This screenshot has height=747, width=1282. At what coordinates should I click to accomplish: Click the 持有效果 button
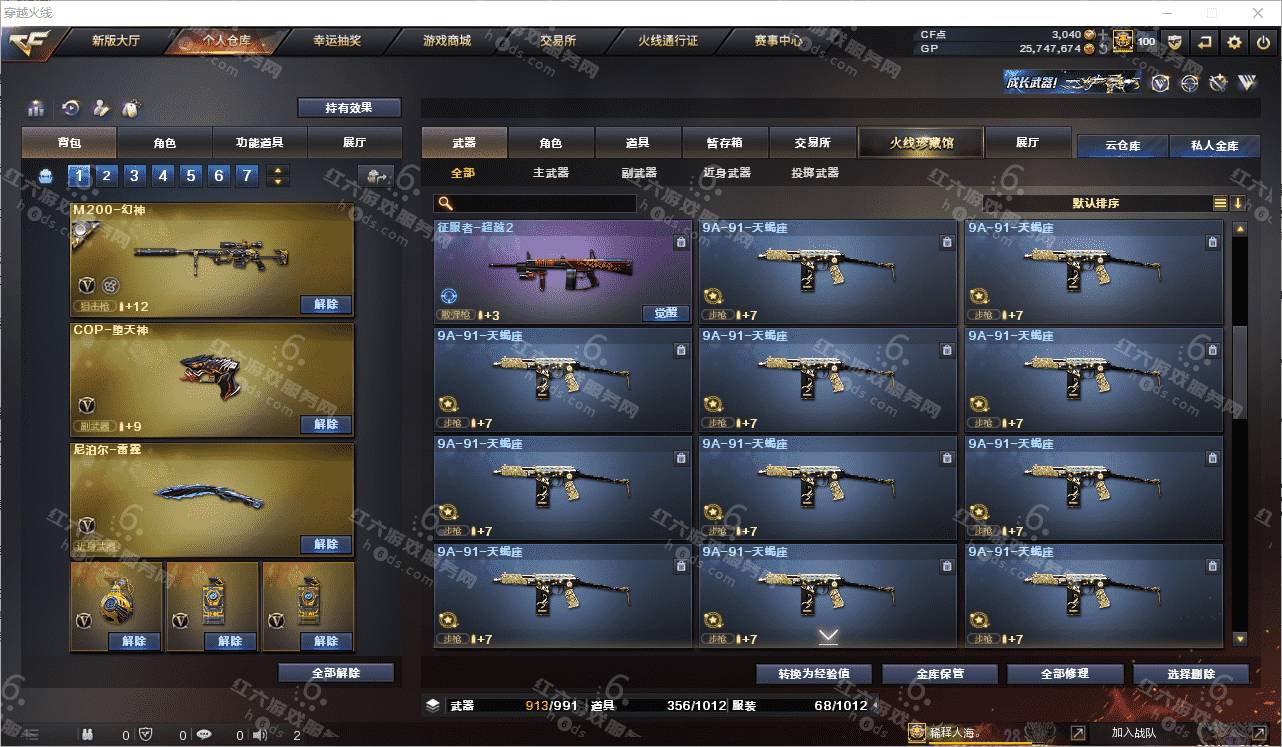(x=349, y=108)
